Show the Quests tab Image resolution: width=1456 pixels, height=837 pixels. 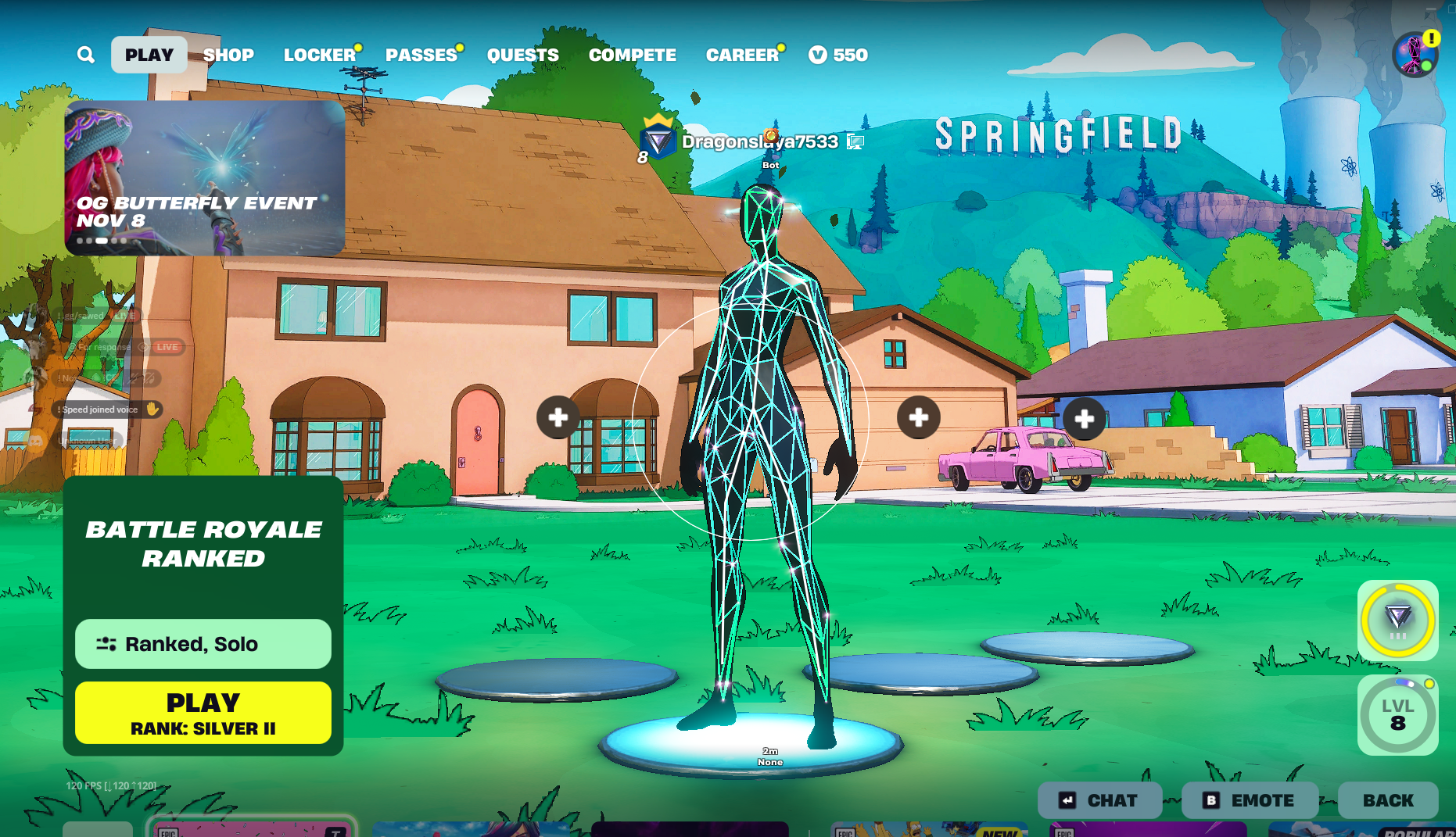523,55
